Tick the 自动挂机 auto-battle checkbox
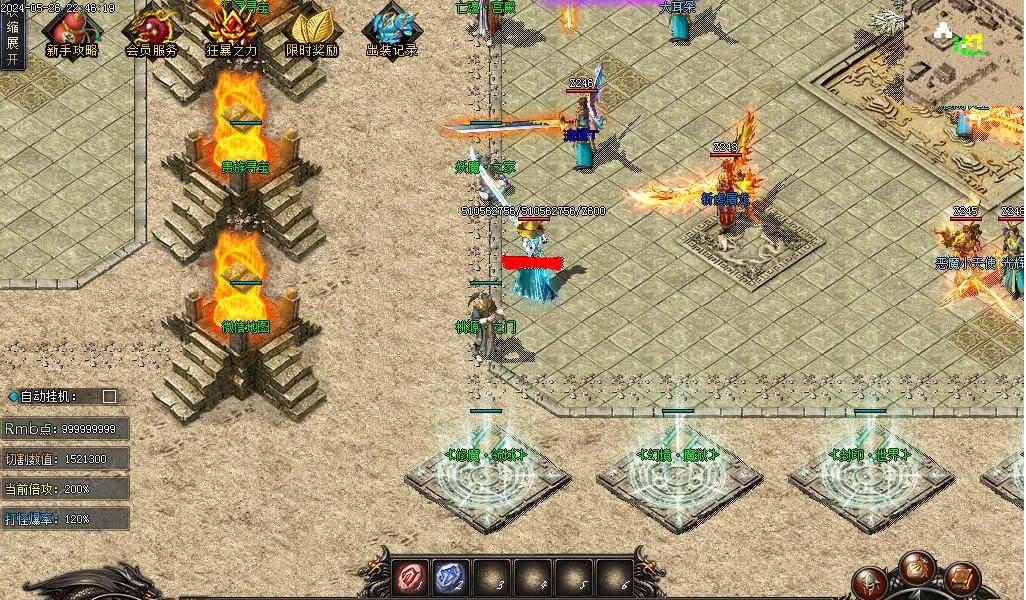This screenshot has width=1026, height=600. point(109,396)
